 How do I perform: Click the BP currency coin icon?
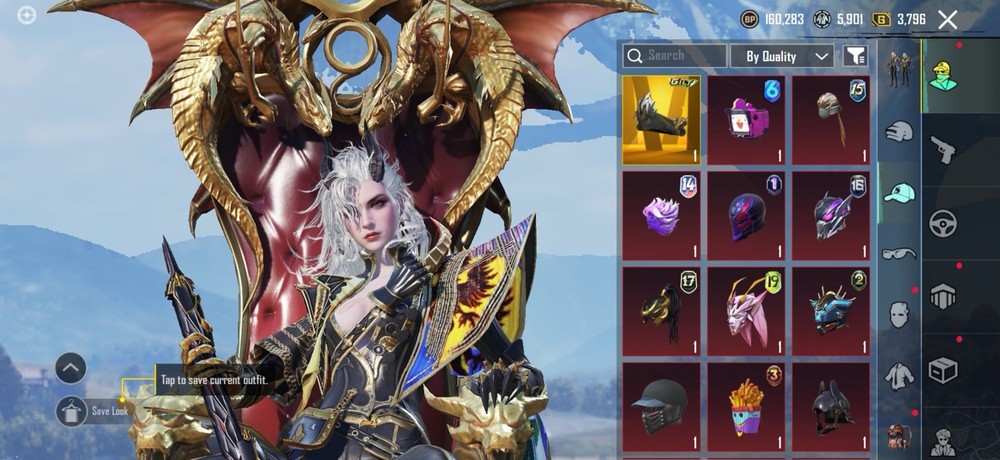pos(749,19)
